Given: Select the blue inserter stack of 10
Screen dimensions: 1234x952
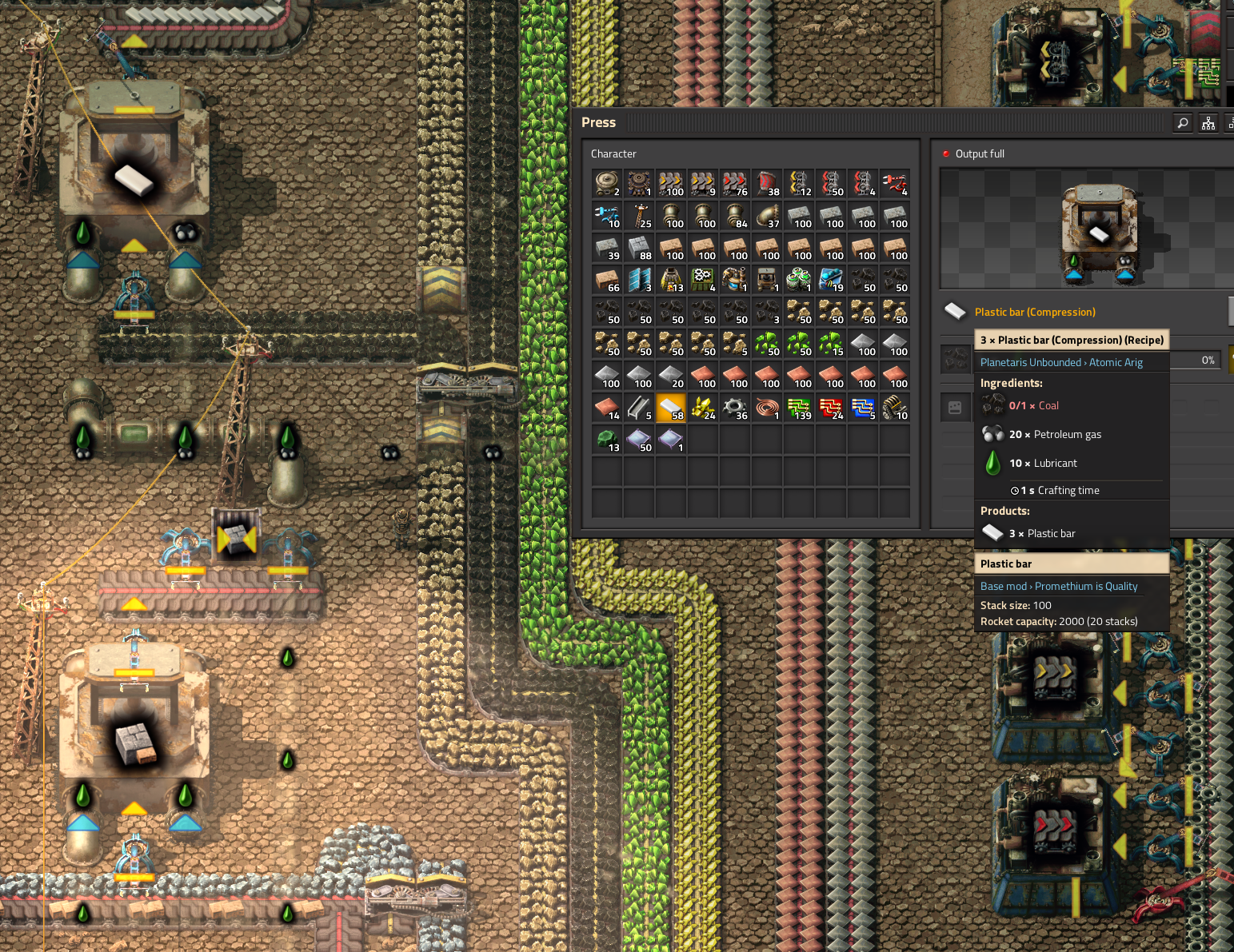Looking at the screenshot, I should [x=607, y=216].
